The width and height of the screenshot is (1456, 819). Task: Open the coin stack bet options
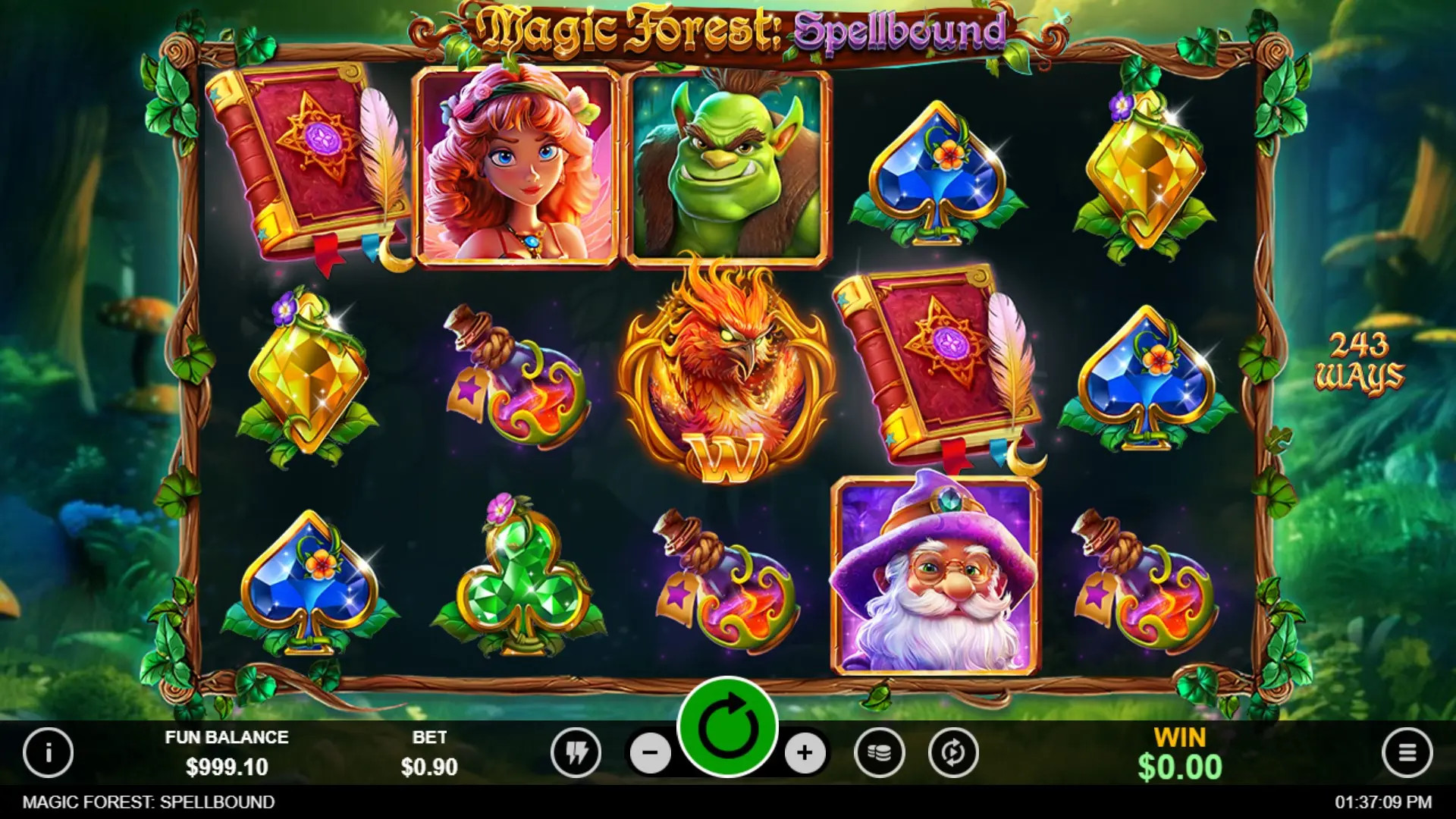(879, 753)
